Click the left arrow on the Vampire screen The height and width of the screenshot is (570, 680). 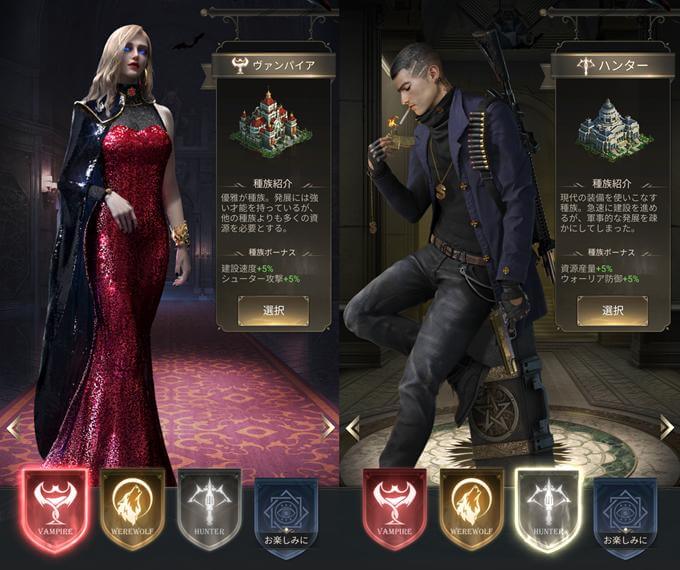tap(13, 427)
